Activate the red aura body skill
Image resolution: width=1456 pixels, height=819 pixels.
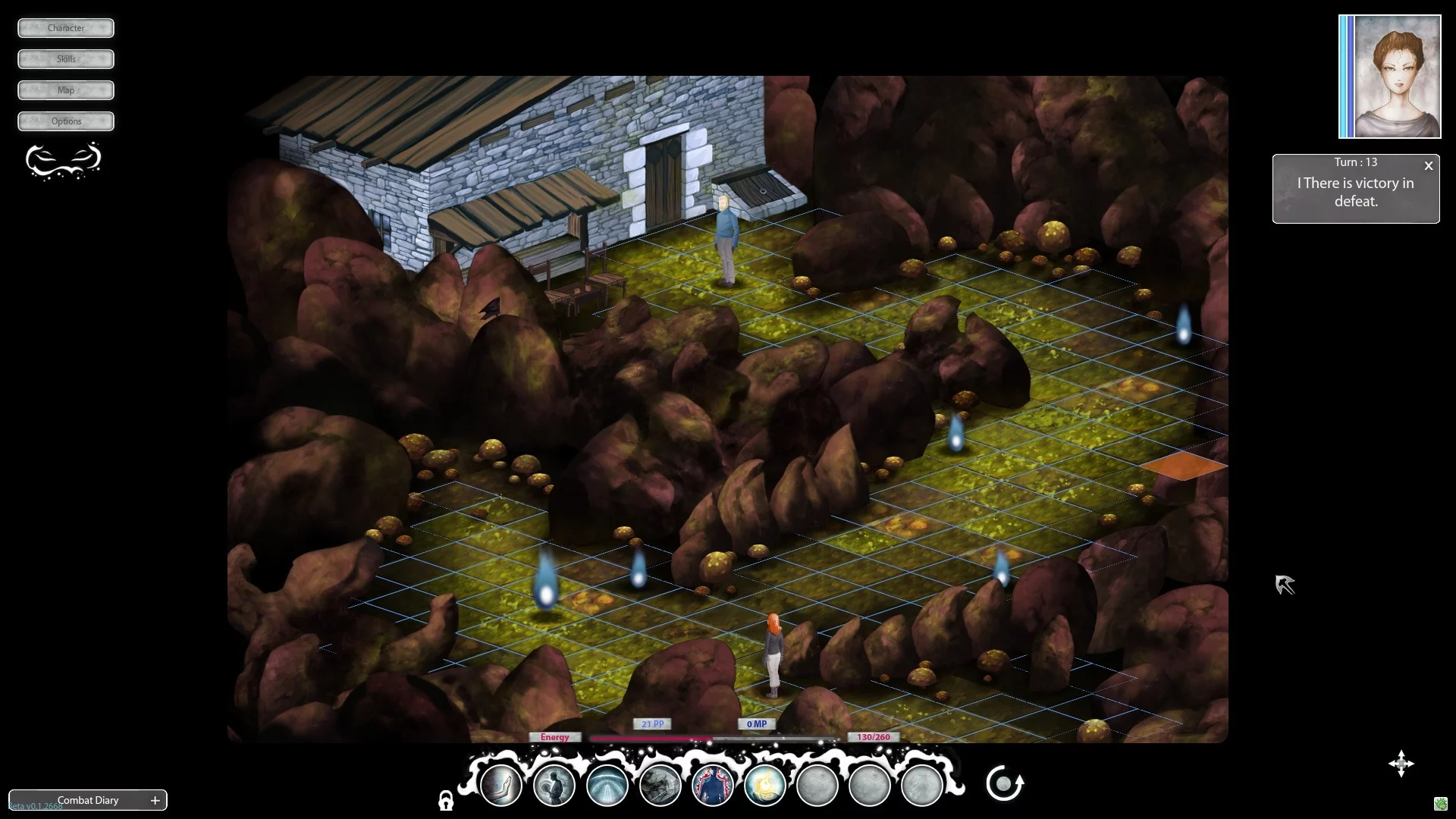pos(712,785)
